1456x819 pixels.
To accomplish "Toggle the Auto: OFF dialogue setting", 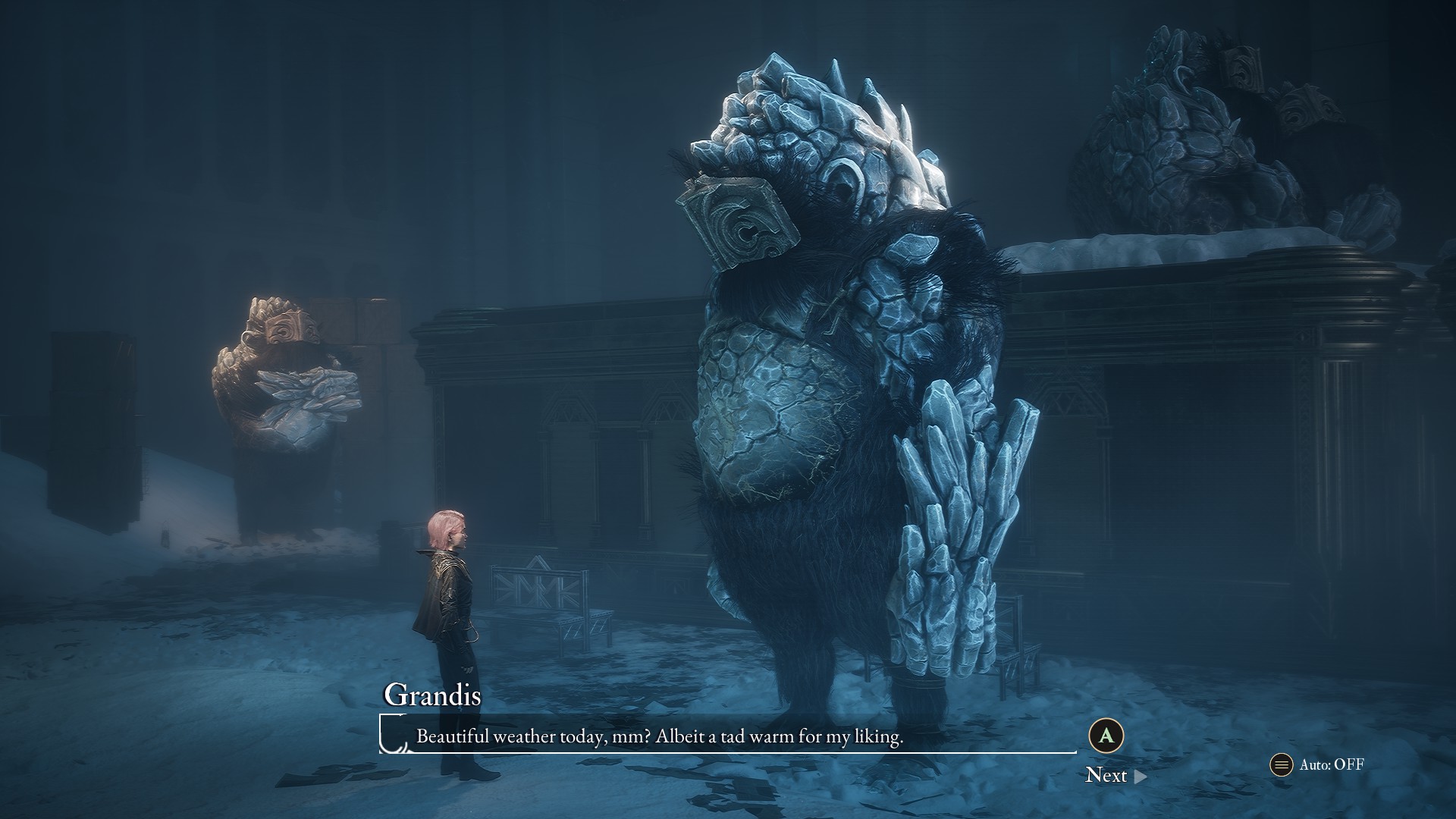I will point(1318,764).
